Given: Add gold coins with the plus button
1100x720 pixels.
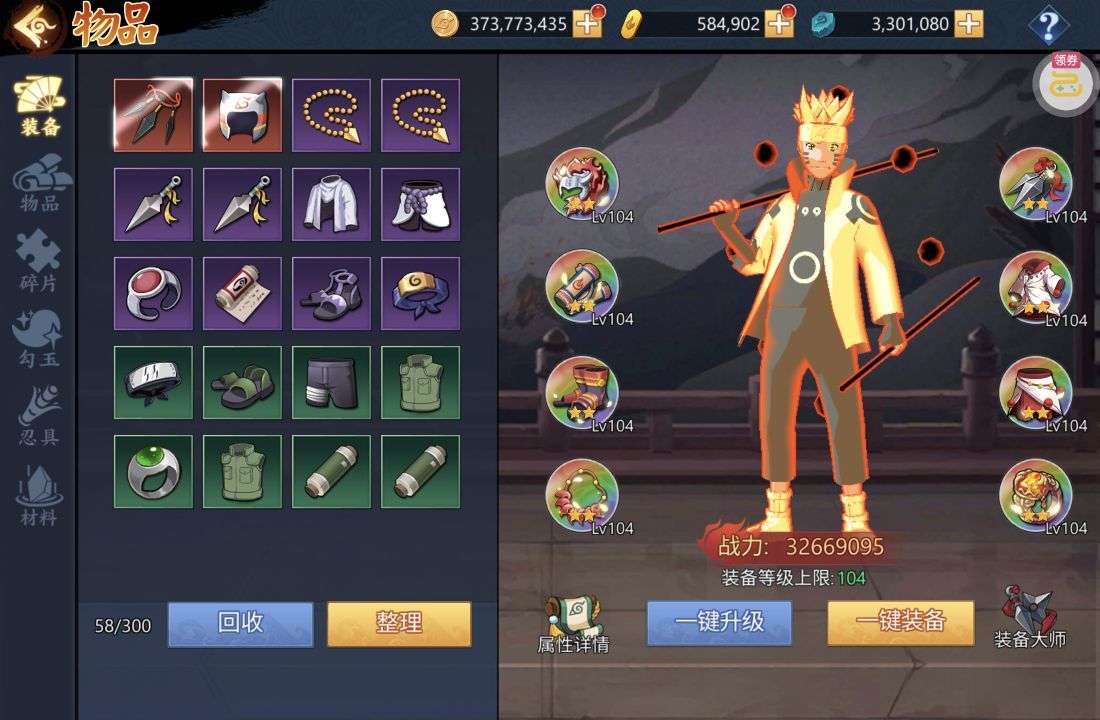Looking at the screenshot, I should (x=587, y=24).
